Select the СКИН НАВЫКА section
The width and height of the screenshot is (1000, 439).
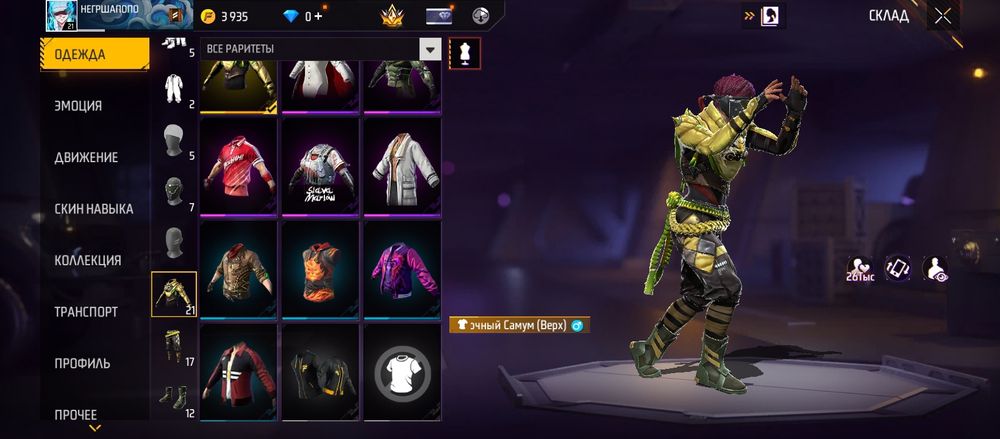point(94,209)
